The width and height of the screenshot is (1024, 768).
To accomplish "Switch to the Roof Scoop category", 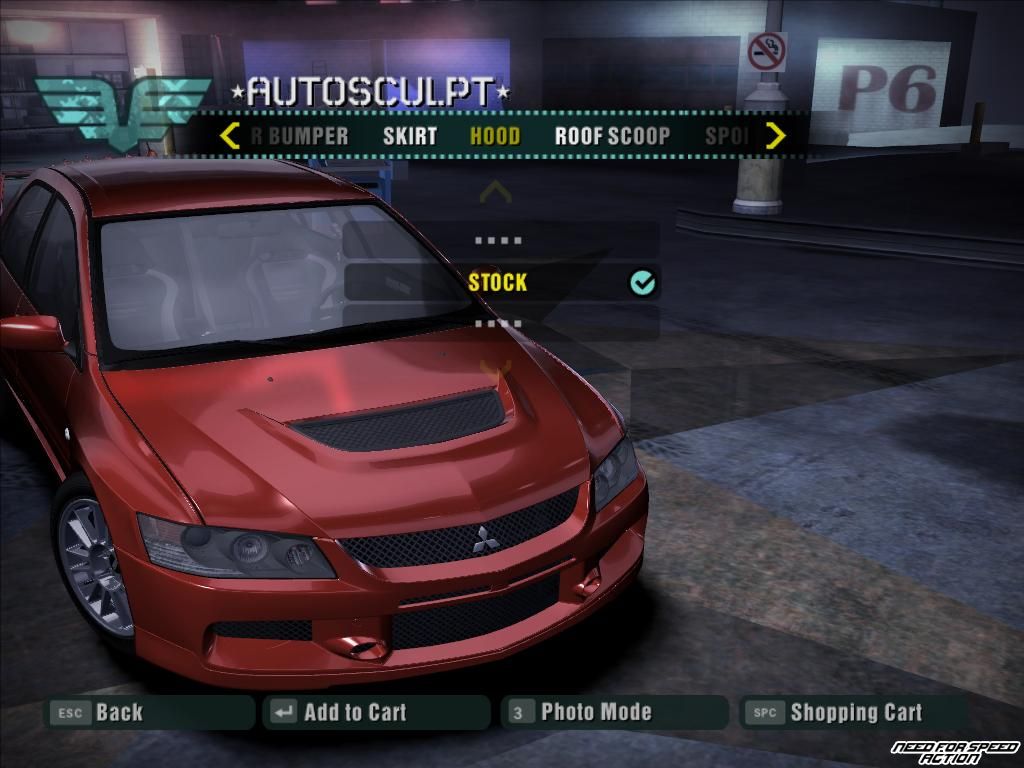I will [612, 137].
